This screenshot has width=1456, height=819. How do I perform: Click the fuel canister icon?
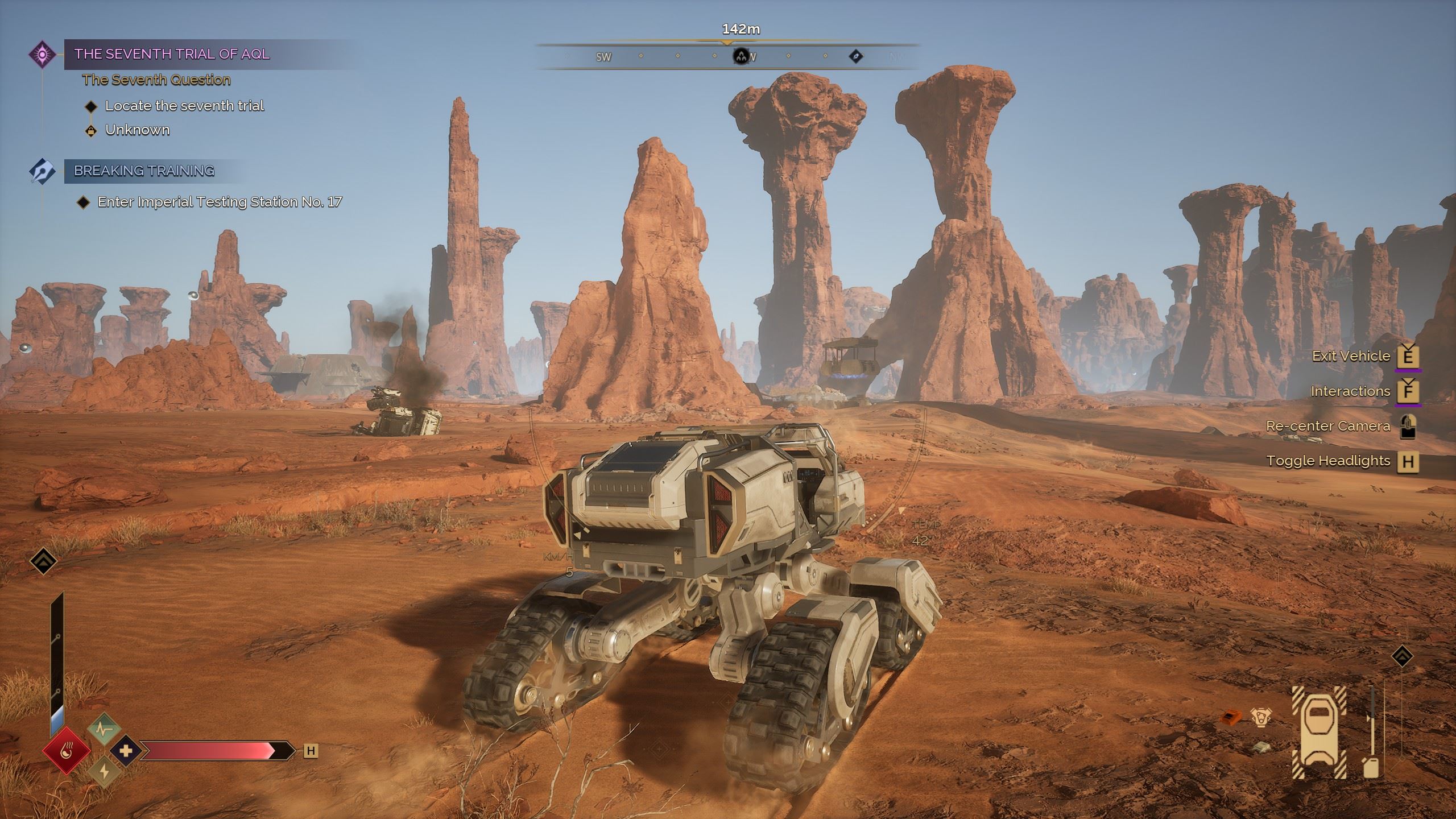pyautogui.click(x=1371, y=768)
